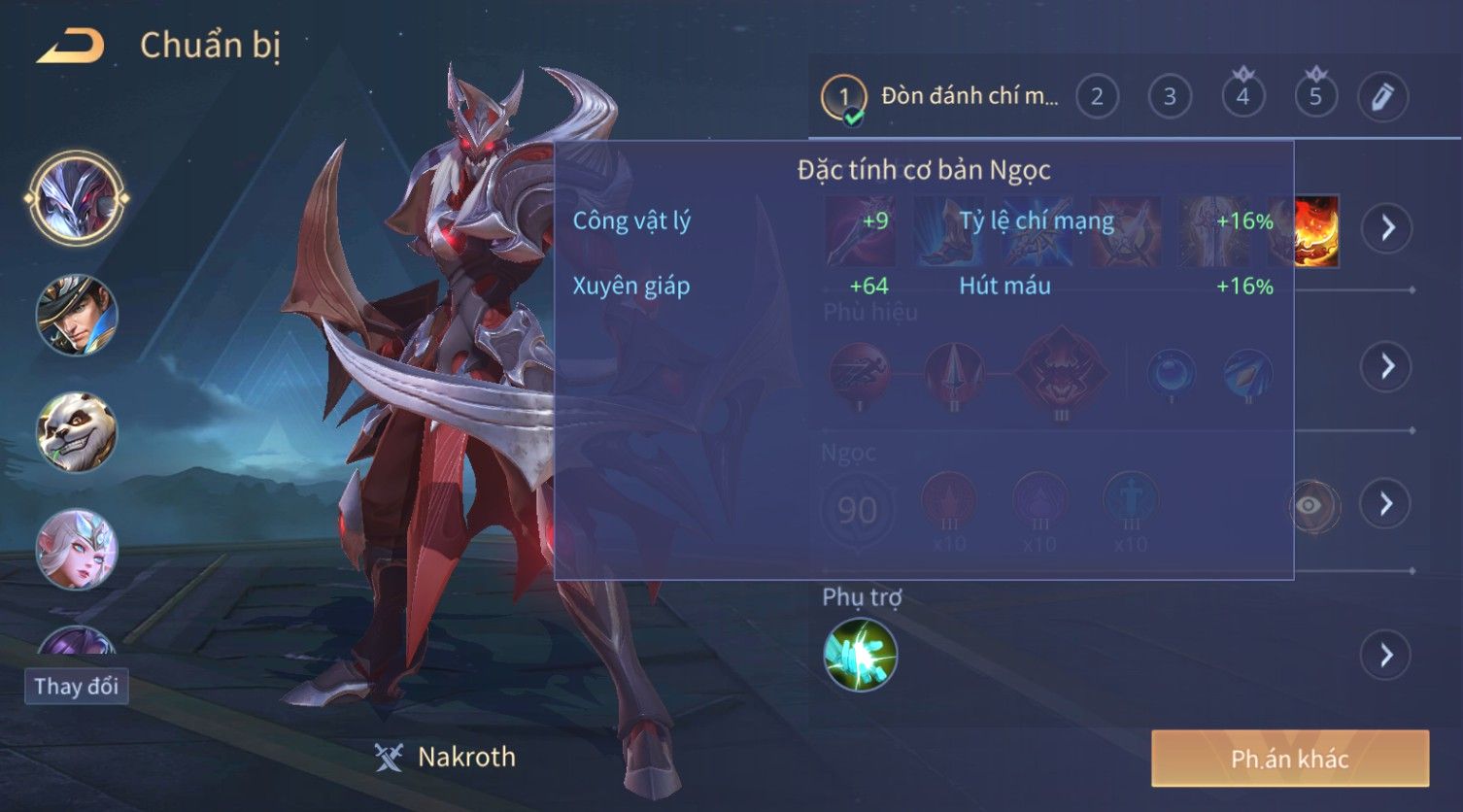Click the Ph.án khác button

point(1289,759)
